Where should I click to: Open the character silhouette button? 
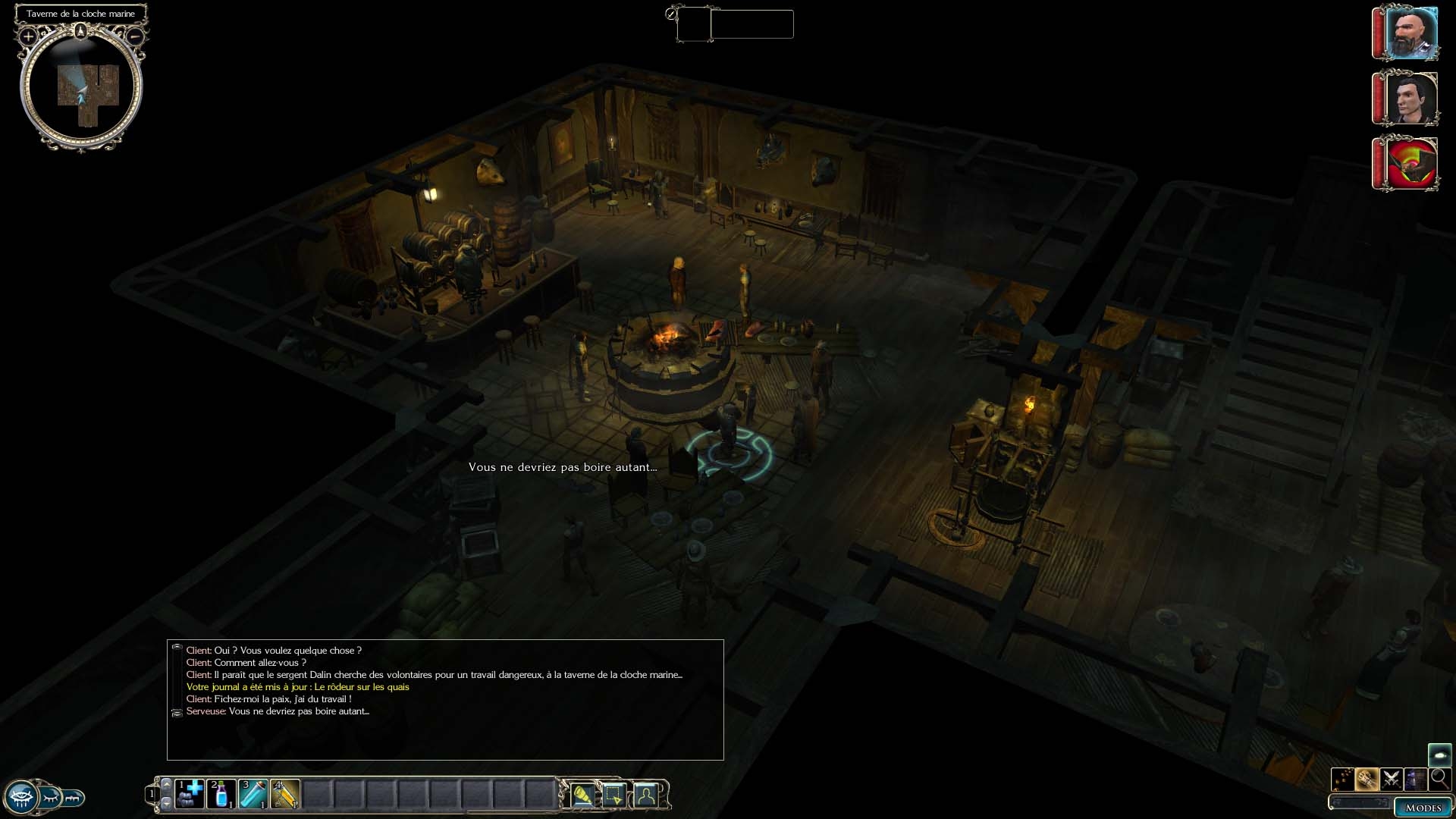tap(645, 795)
